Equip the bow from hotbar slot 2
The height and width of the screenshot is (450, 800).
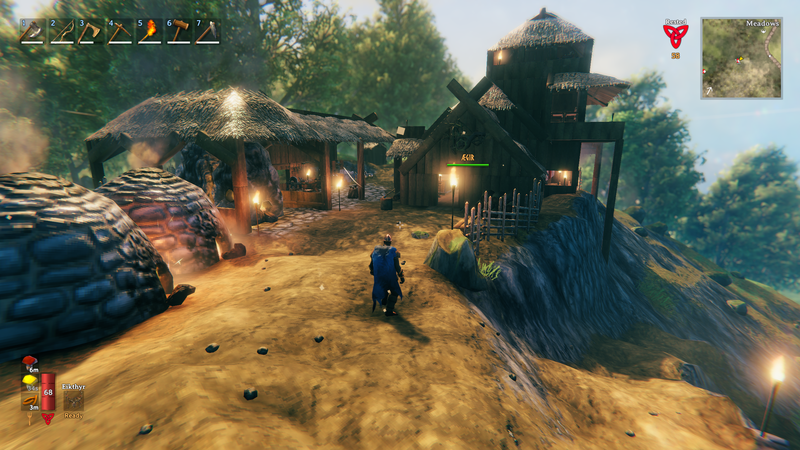click(x=62, y=31)
